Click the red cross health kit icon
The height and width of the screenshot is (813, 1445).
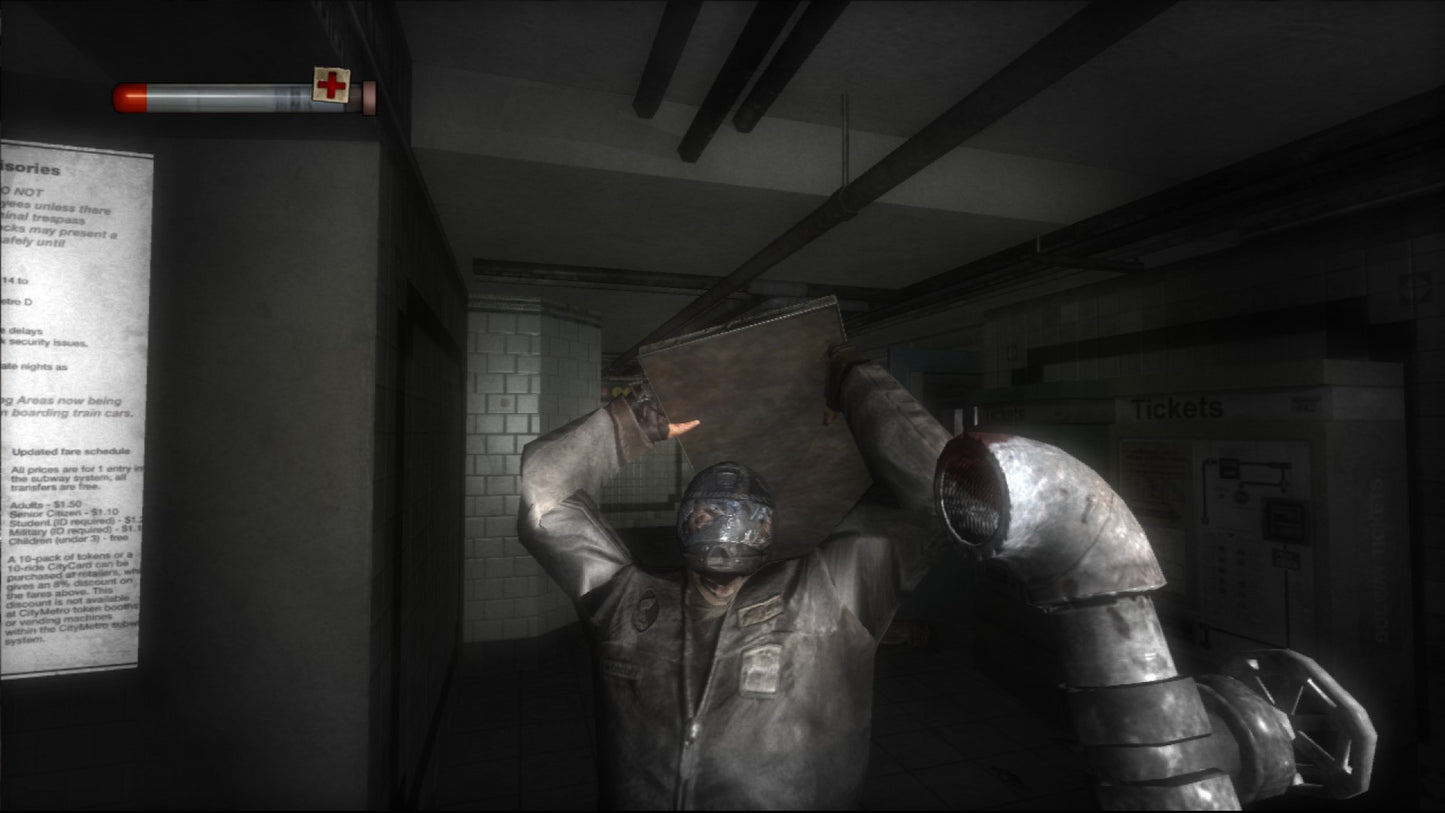pos(330,86)
